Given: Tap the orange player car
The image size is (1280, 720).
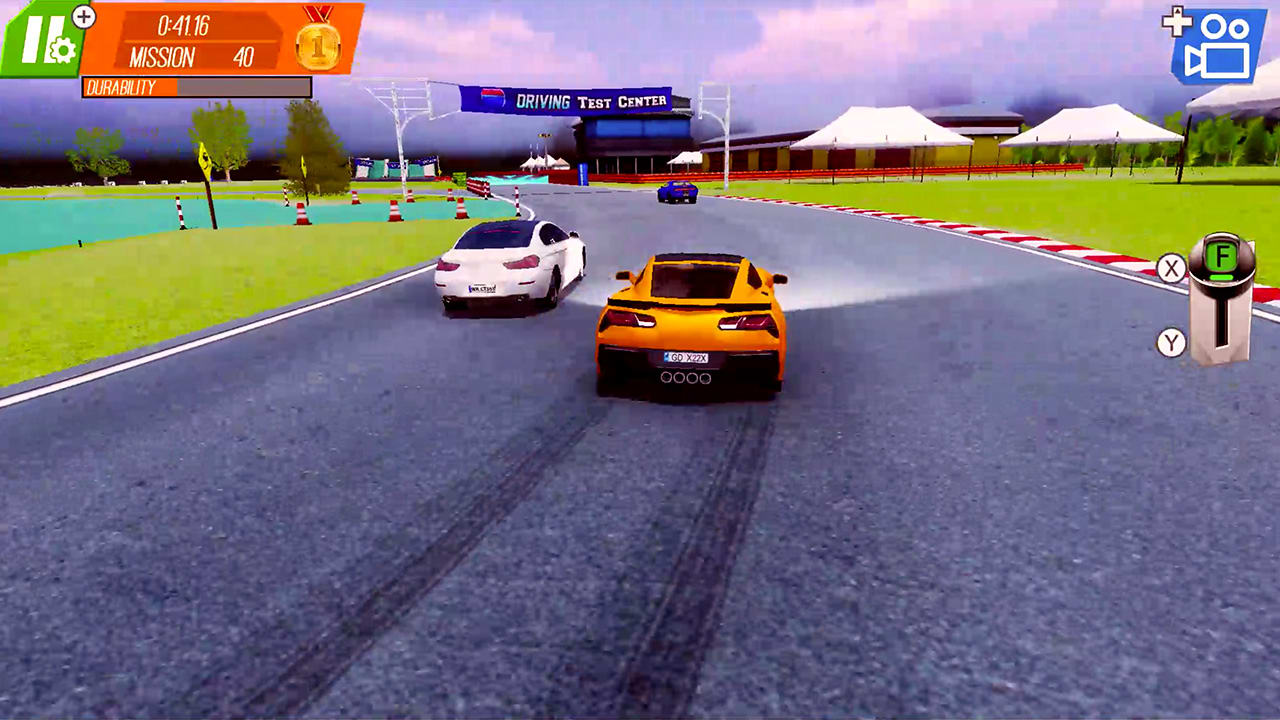Looking at the screenshot, I should coord(690,320).
